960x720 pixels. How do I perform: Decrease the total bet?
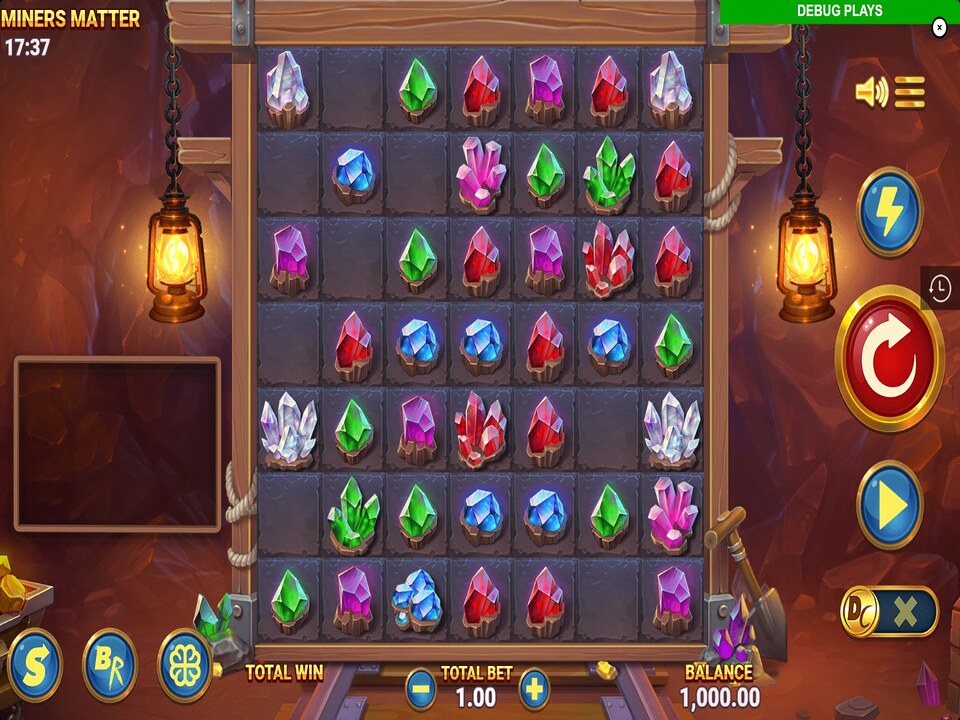coord(421,688)
